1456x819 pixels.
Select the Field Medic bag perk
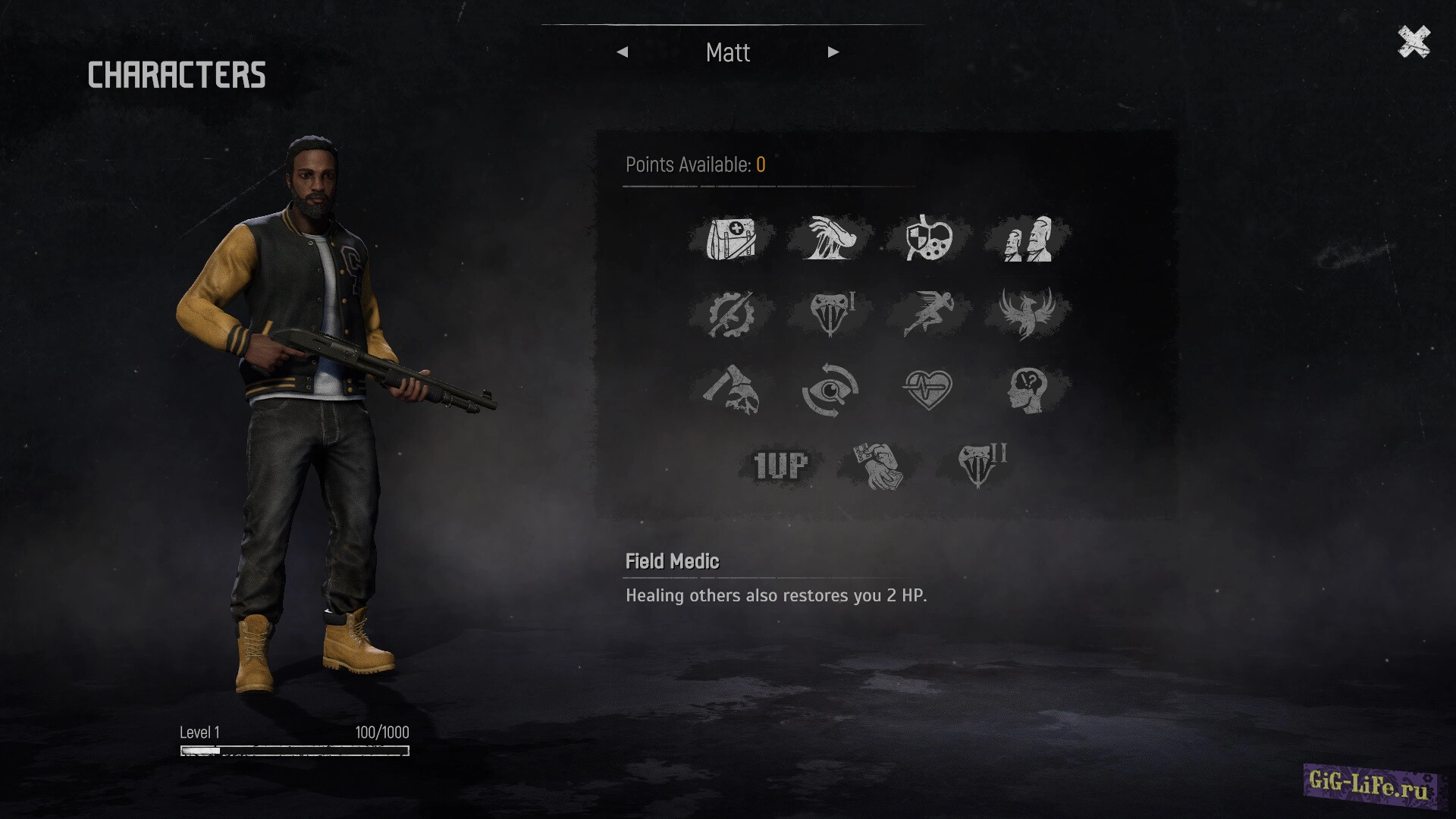pos(731,239)
